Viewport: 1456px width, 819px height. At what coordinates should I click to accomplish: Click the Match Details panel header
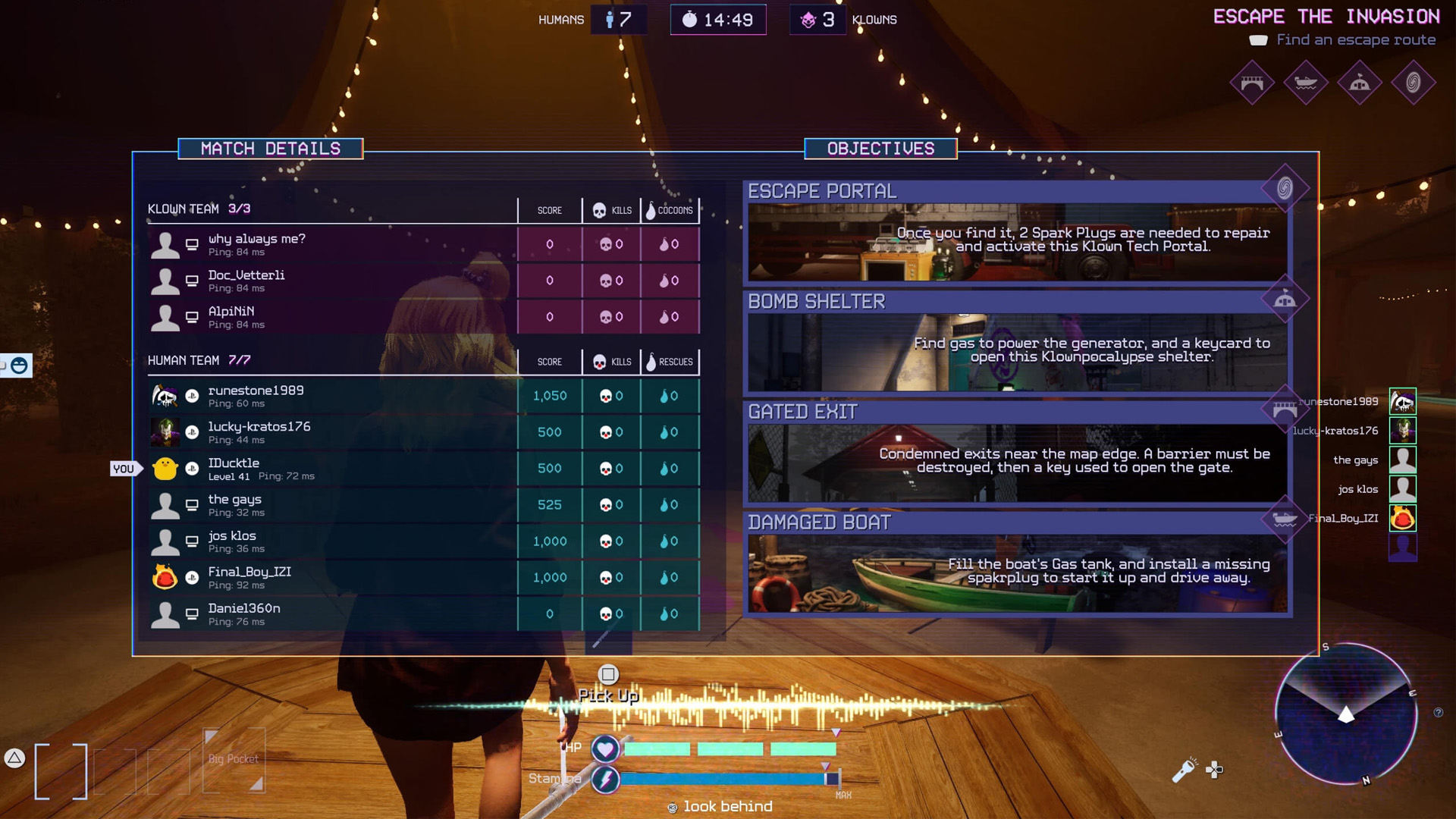pyautogui.click(x=271, y=149)
